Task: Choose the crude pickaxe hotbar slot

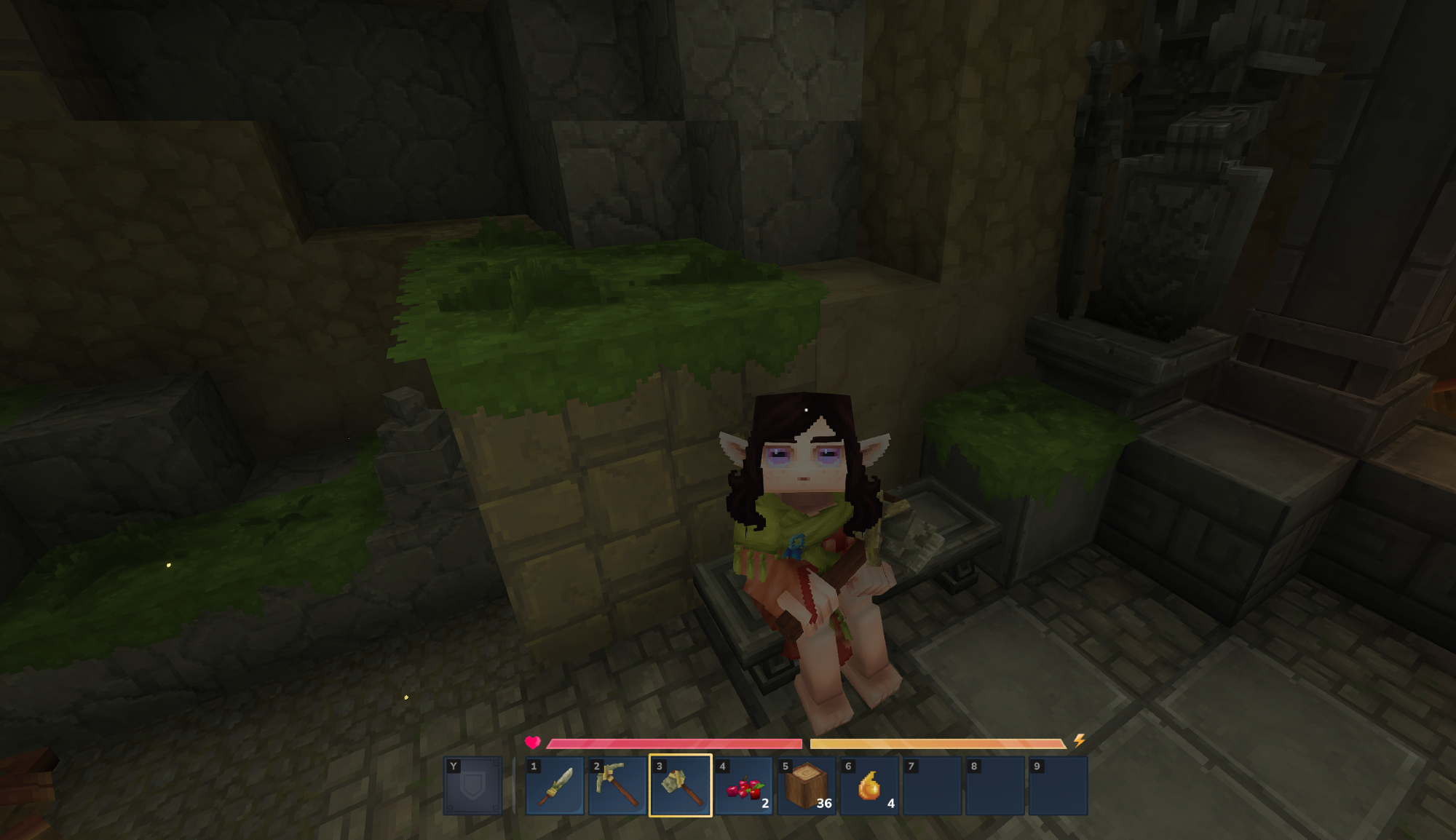Action: (x=617, y=786)
